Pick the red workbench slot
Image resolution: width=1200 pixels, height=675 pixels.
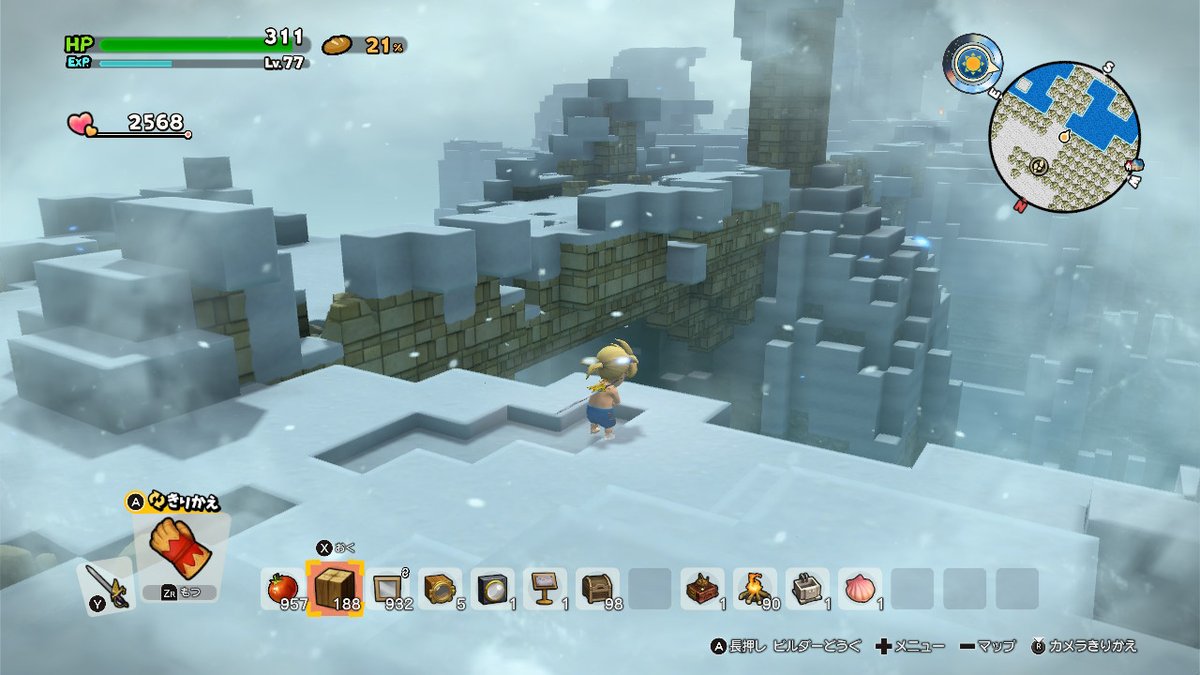click(x=703, y=588)
